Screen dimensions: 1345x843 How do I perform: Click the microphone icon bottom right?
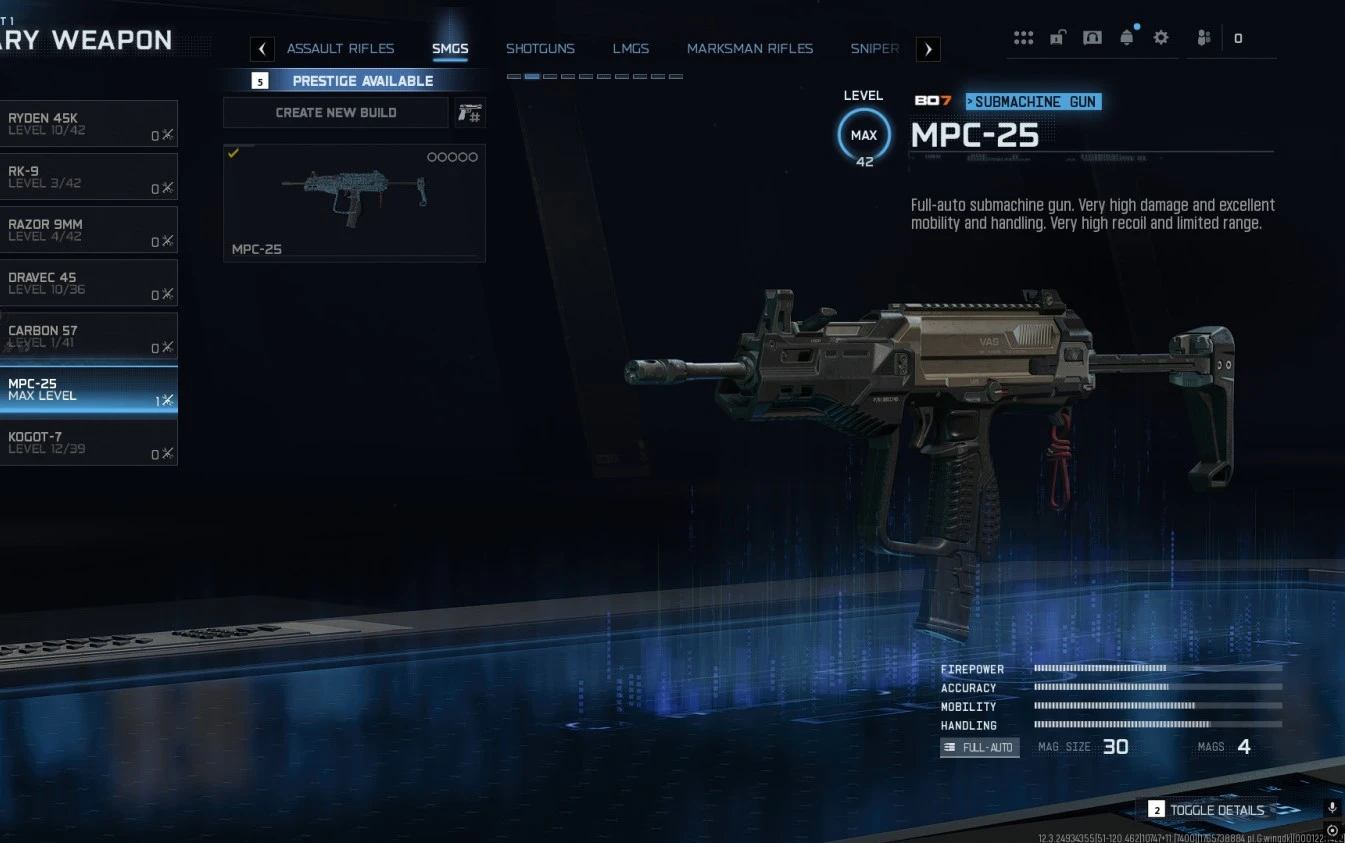point(1331,807)
